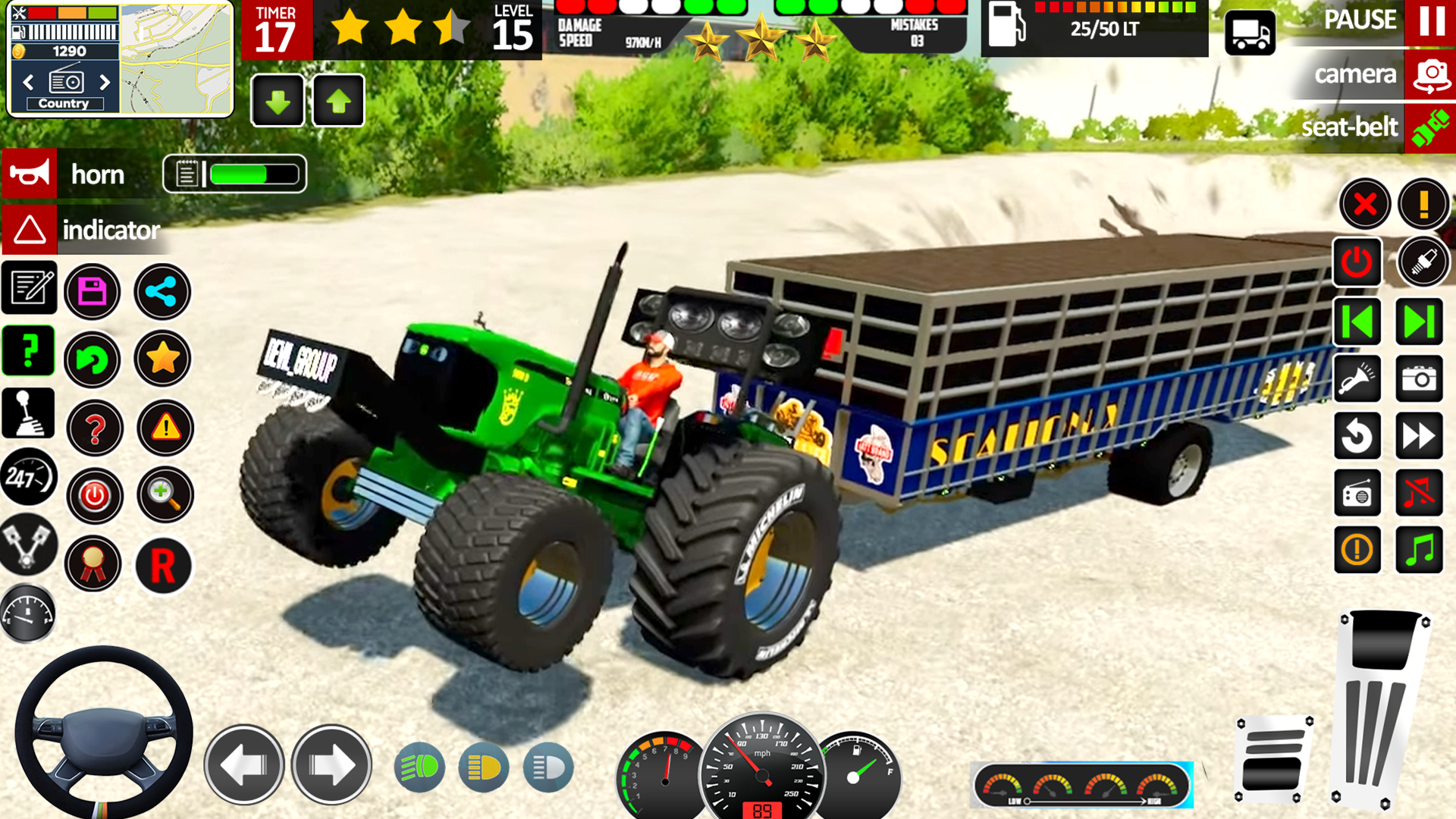Tap the spark plug icon on the right
Screen dimensions: 1456x819
point(1423,262)
